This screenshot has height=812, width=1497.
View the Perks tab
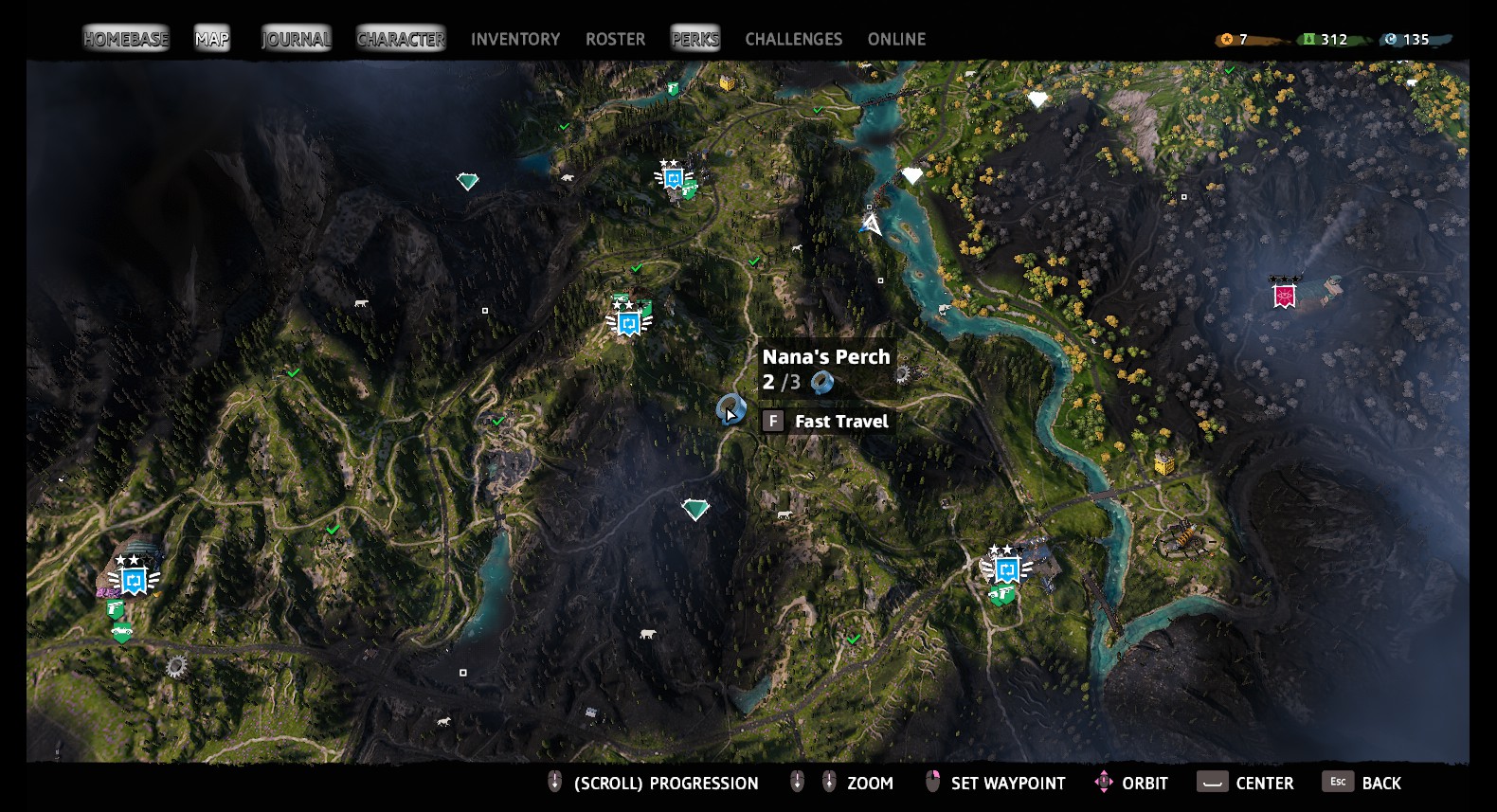pos(695,39)
